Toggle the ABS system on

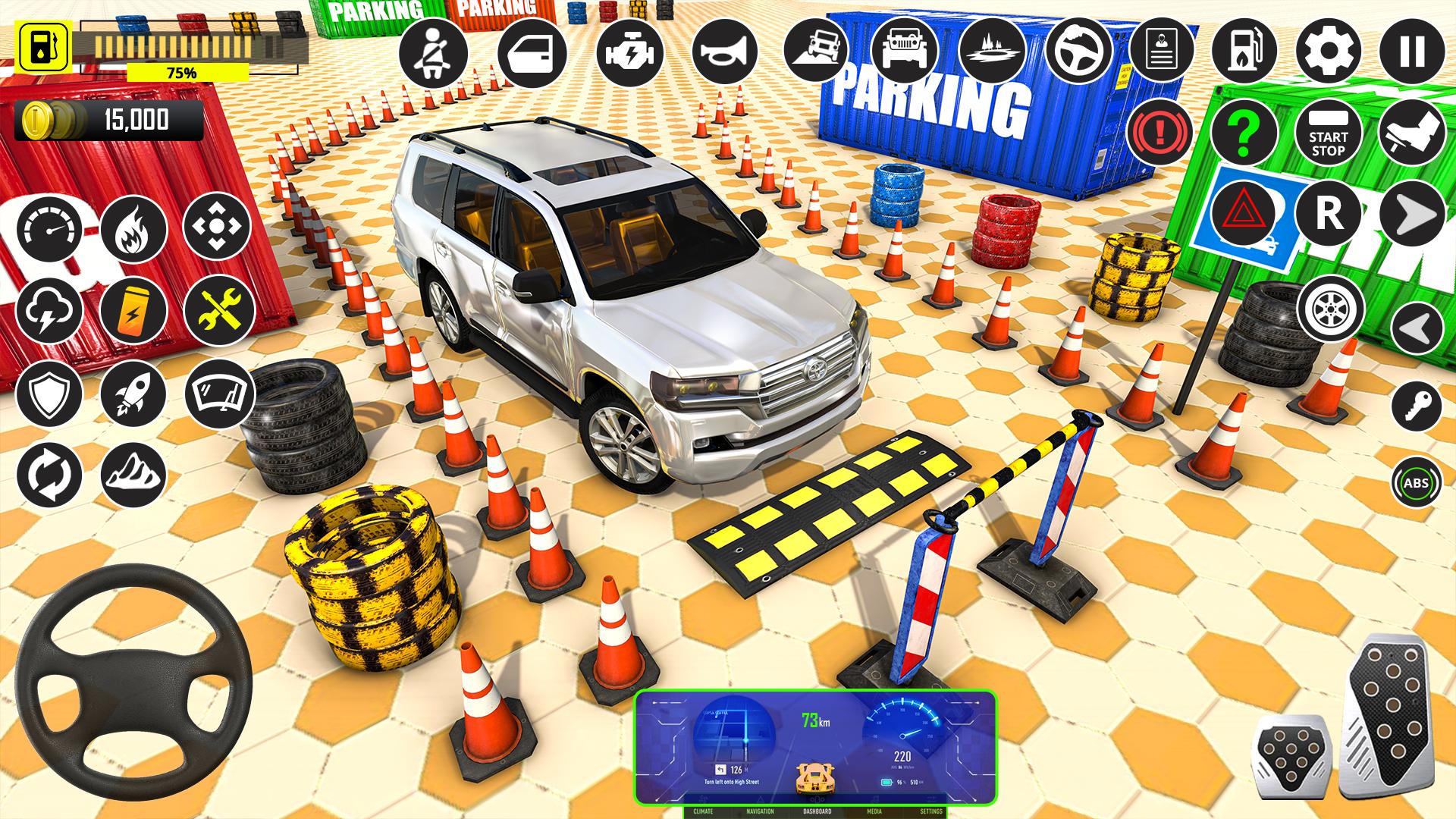pyautogui.click(x=1417, y=481)
